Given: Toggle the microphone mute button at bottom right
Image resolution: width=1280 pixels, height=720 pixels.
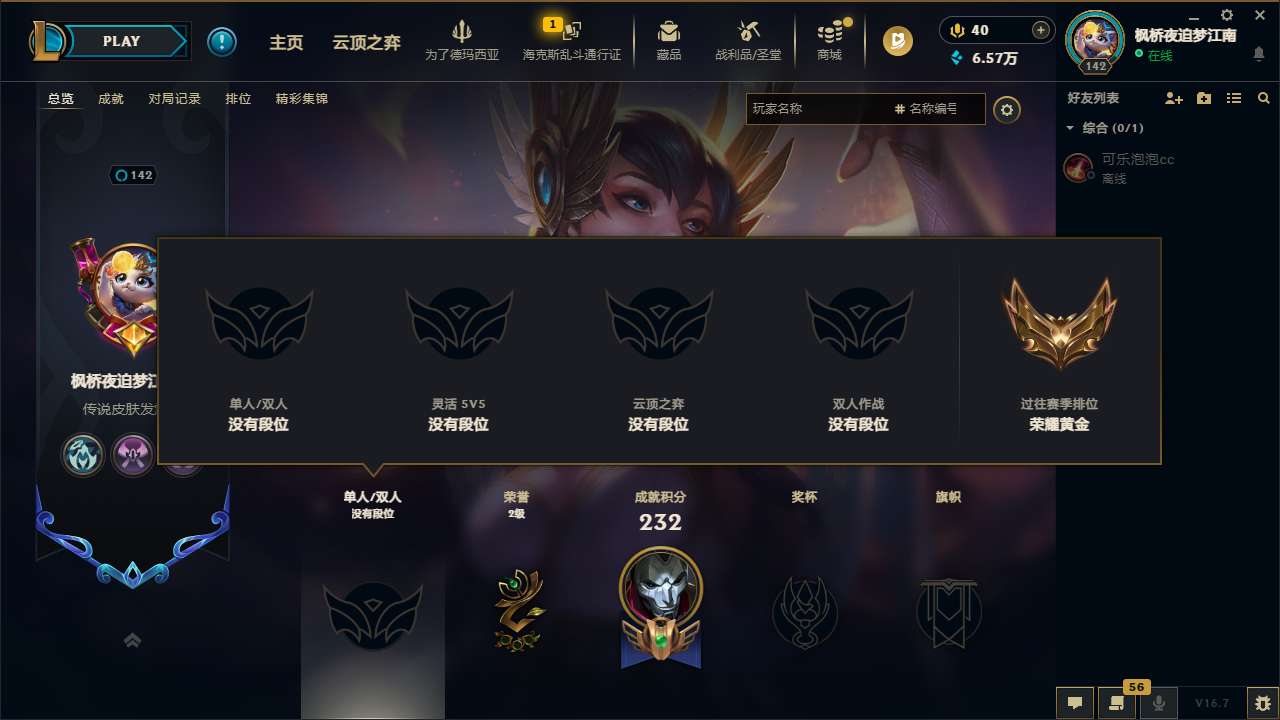Looking at the screenshot, I should pos(1160,703).
